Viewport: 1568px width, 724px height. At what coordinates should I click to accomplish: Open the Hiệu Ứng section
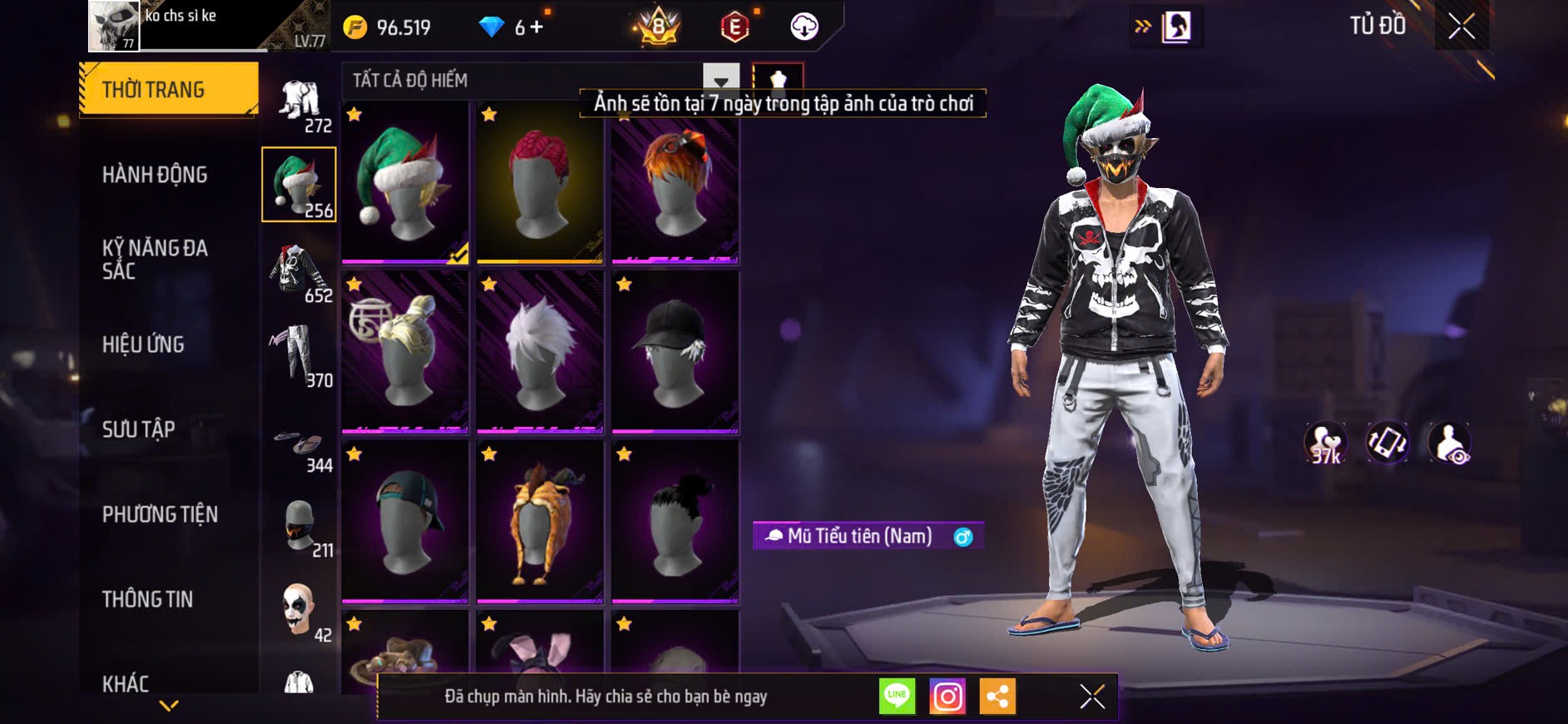coord(143,345)
